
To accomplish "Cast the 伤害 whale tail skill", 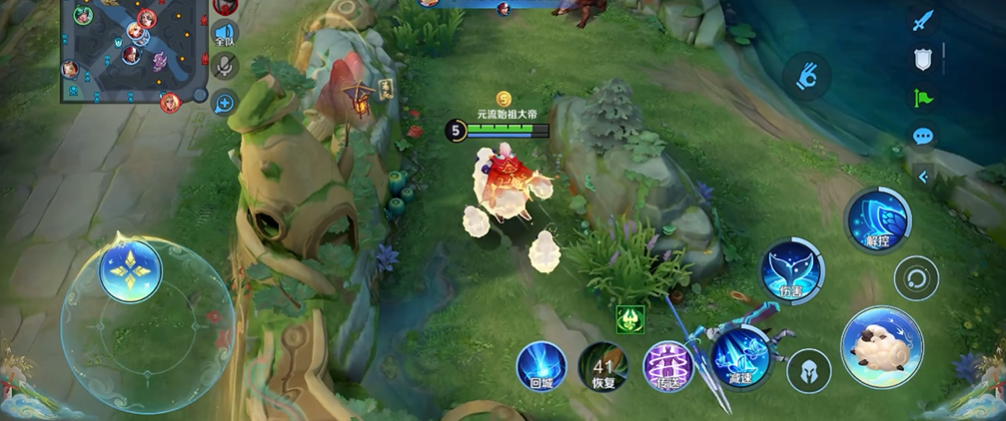I will pos(792,270).
